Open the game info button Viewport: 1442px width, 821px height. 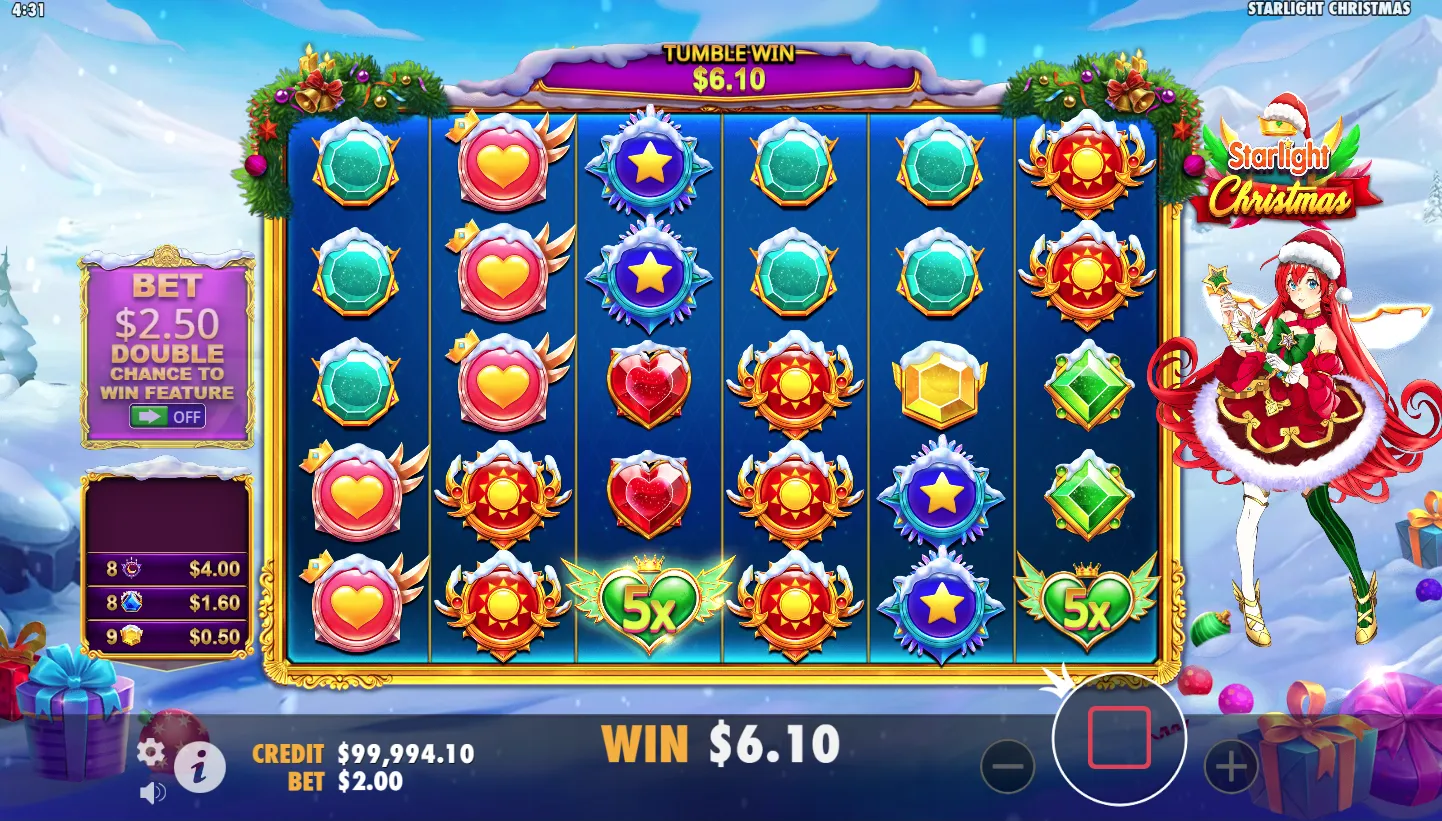click(x=200, y=768)
